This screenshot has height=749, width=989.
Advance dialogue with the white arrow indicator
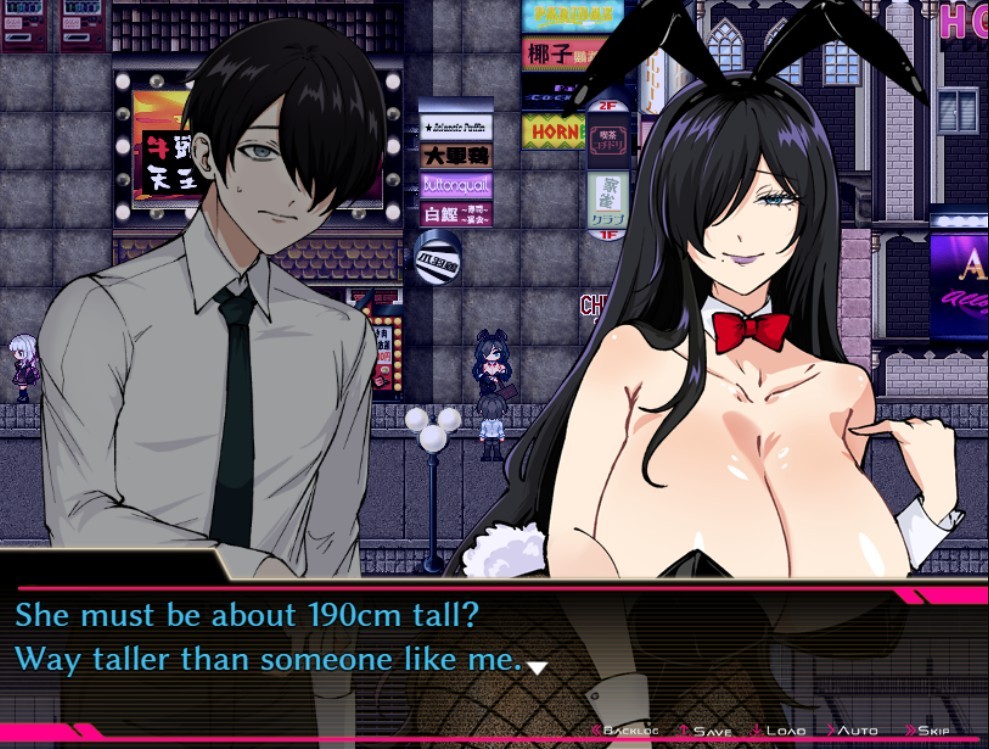tap(537, 667)
